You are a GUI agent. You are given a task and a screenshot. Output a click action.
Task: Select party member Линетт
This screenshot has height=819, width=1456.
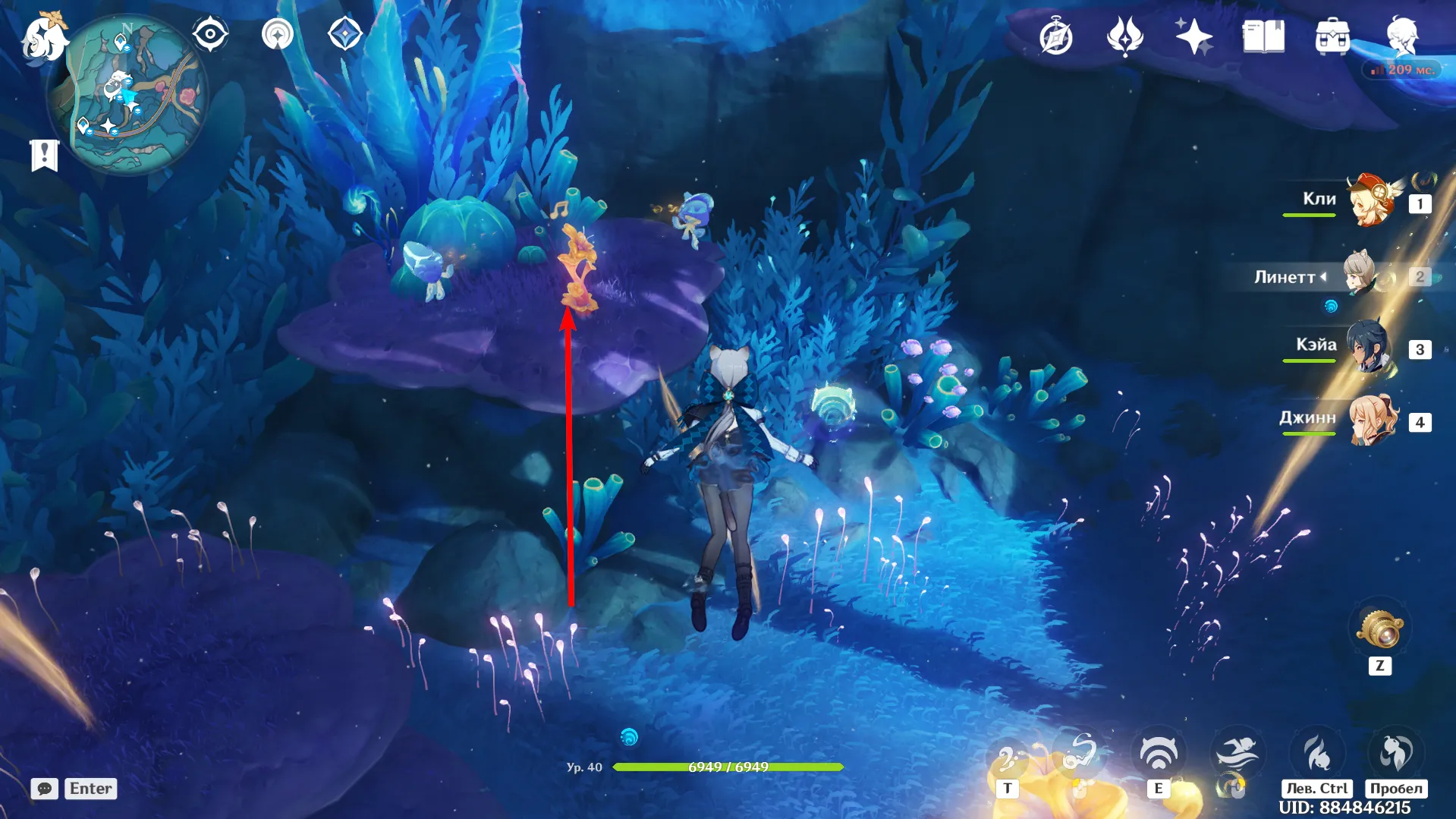click(x=1363, y=276)
